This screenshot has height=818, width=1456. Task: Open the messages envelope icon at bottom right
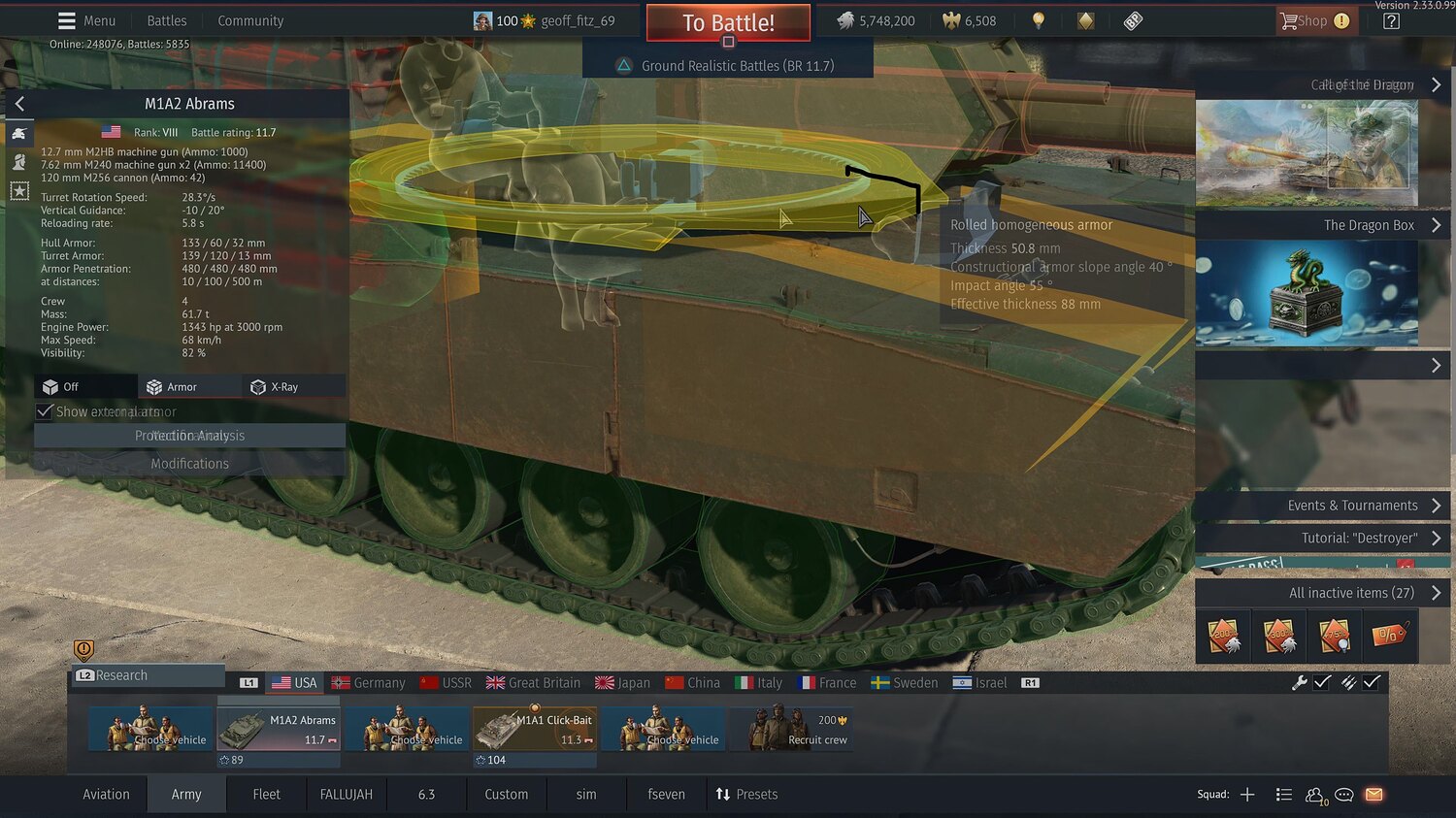[1373, 794]
